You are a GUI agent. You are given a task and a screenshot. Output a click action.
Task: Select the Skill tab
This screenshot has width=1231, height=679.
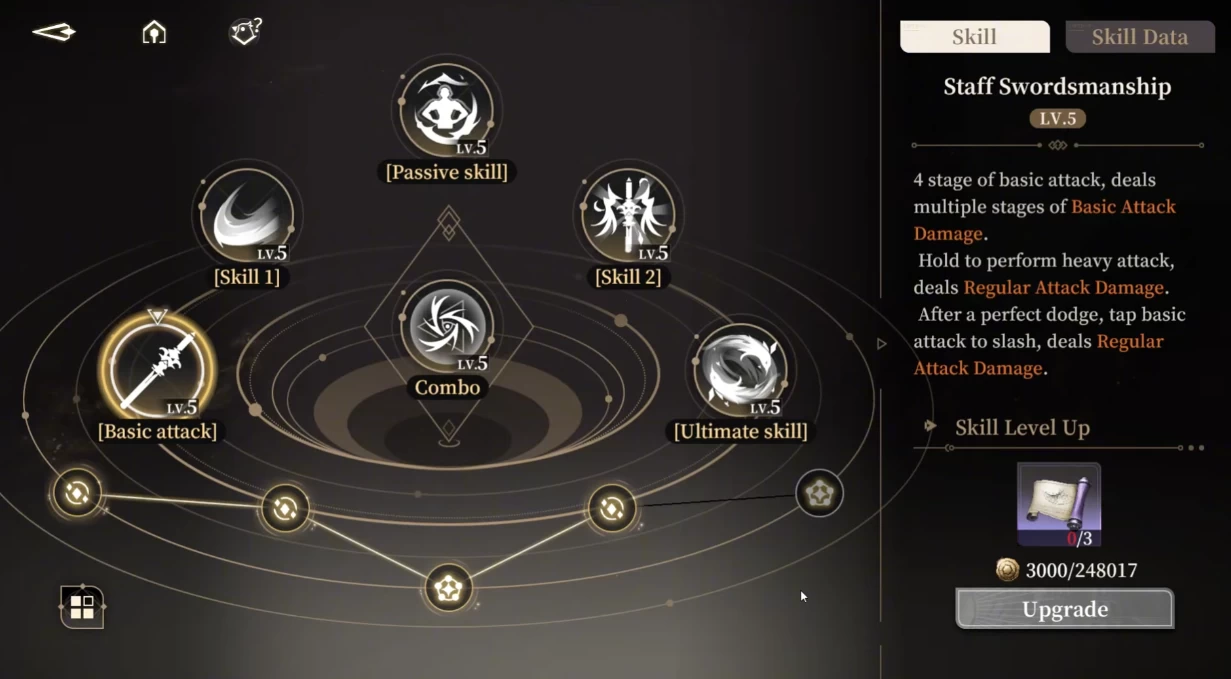(x=974, y=37)
